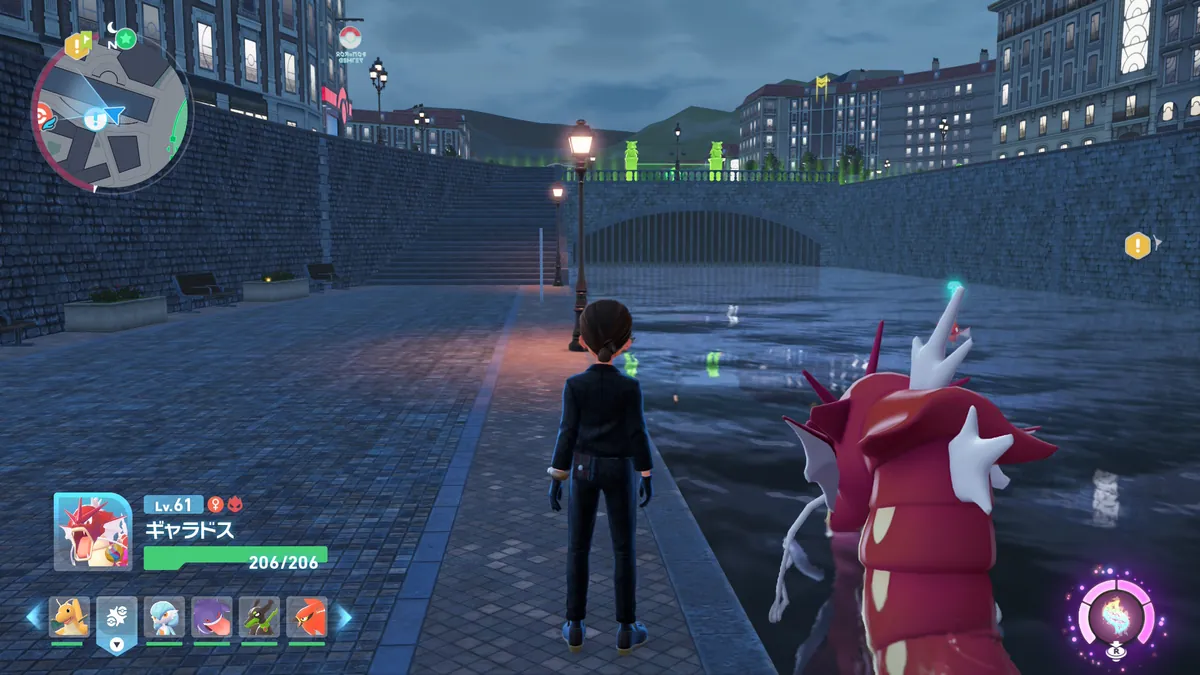Select the Dragonite party slot
Viewport: 1200px width, 675px height.
(x=69, y=617)
